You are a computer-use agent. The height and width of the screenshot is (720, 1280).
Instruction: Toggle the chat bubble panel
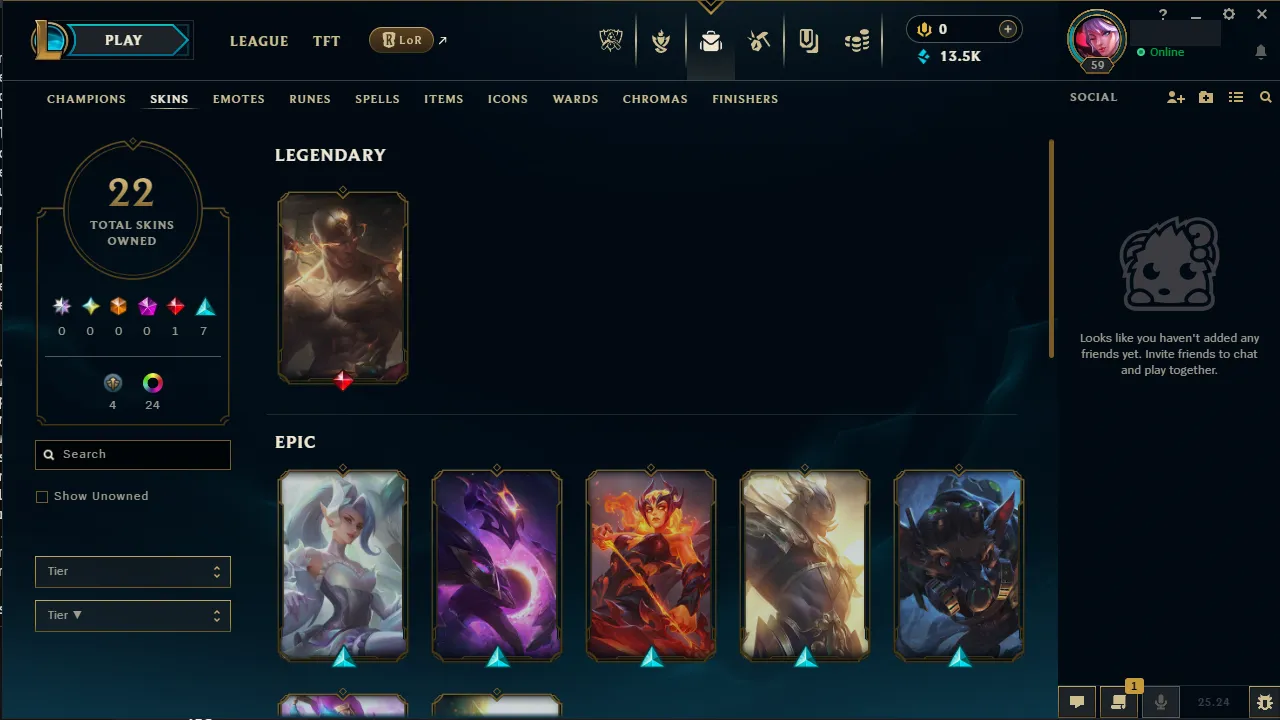pyautogui.click(x=1077, y=701)
